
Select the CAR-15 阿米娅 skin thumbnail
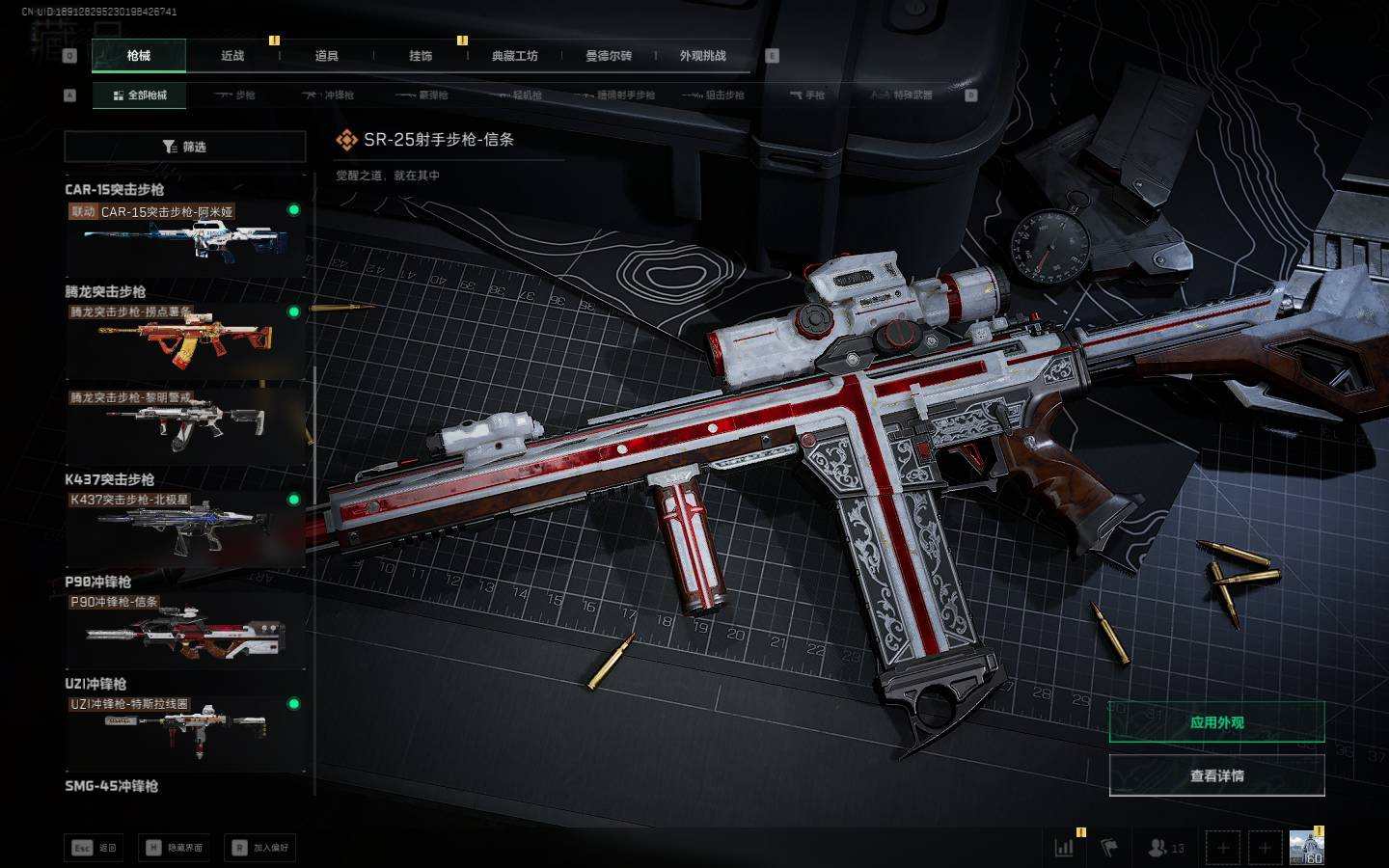(x=185, y=238)
